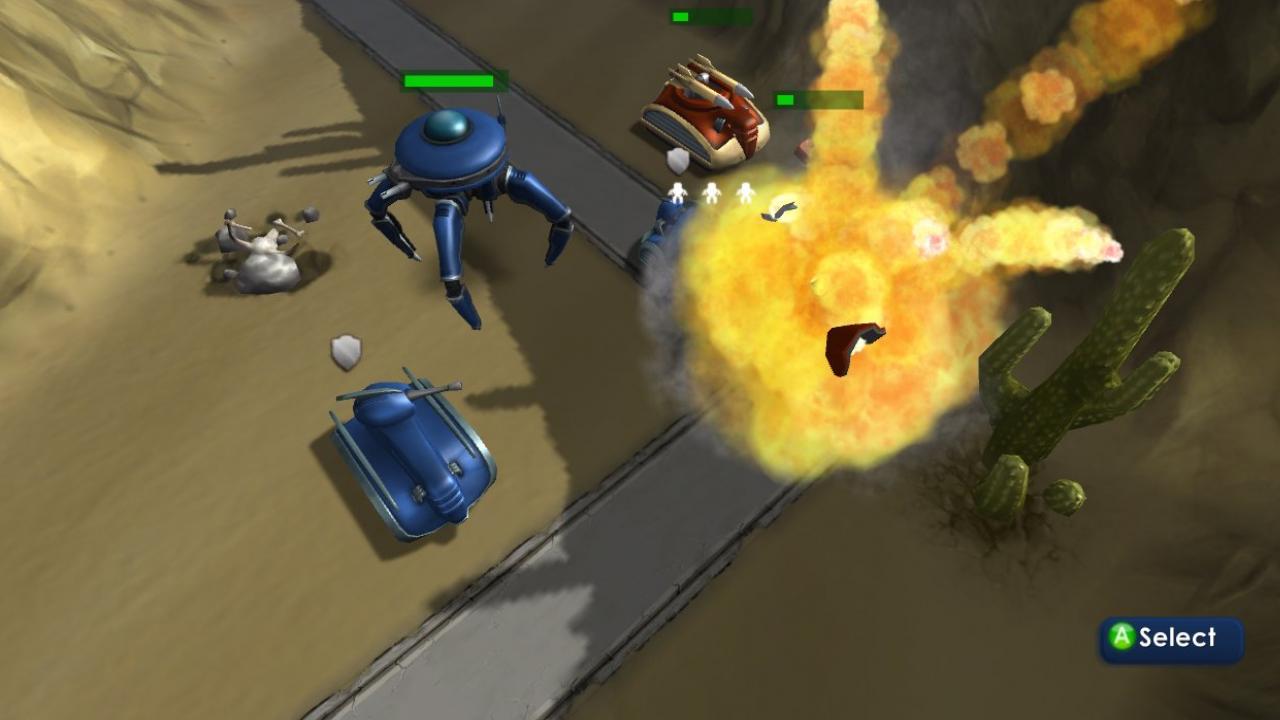Click the middle white infantry soldier icon
This screenshot has height=720, width=1280.
(711, 194)
